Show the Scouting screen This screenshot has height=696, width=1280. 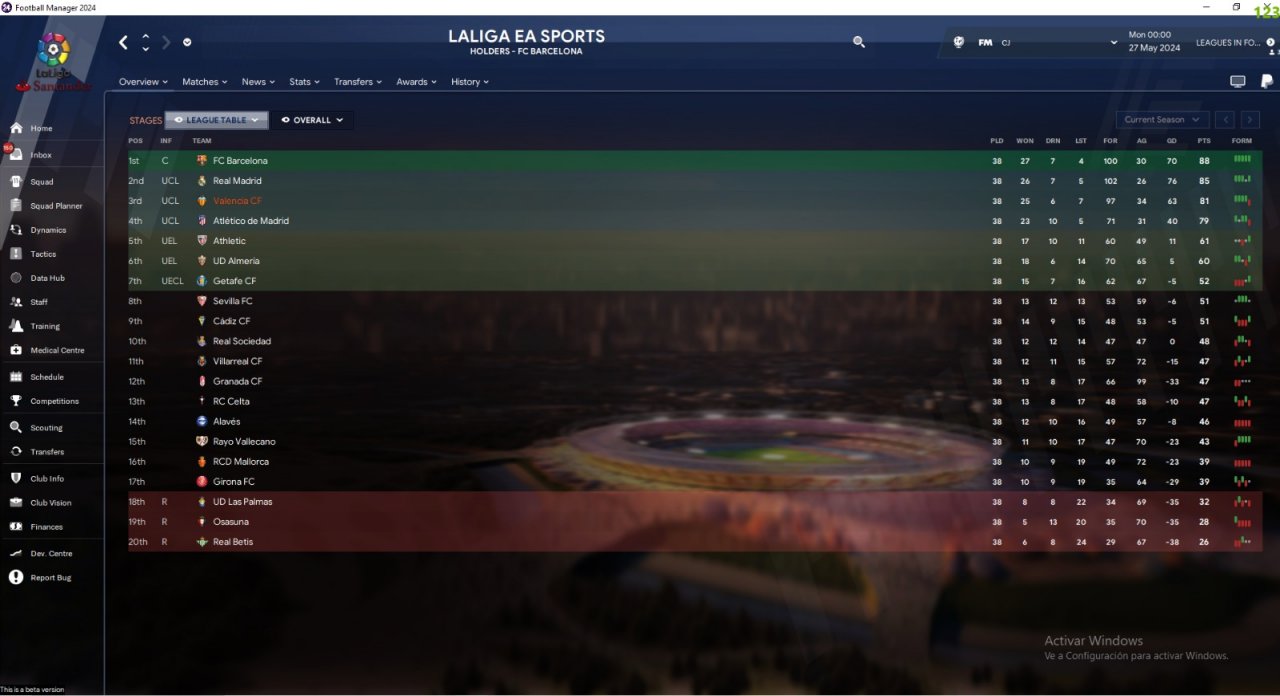pos(46,428)
